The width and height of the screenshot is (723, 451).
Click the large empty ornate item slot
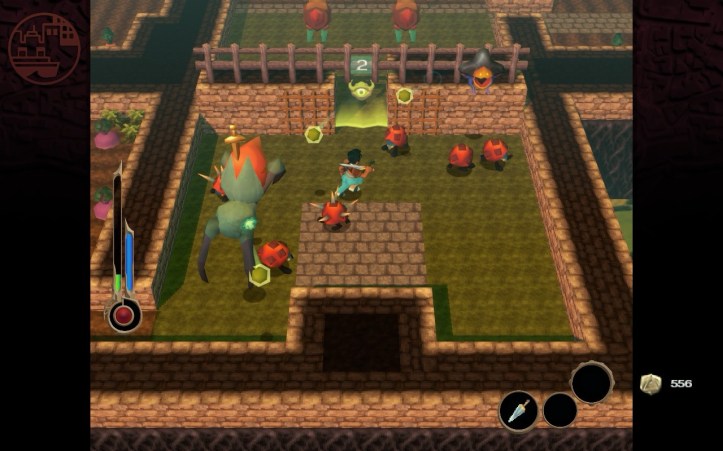pyautogui.click(x=592, y=382)
